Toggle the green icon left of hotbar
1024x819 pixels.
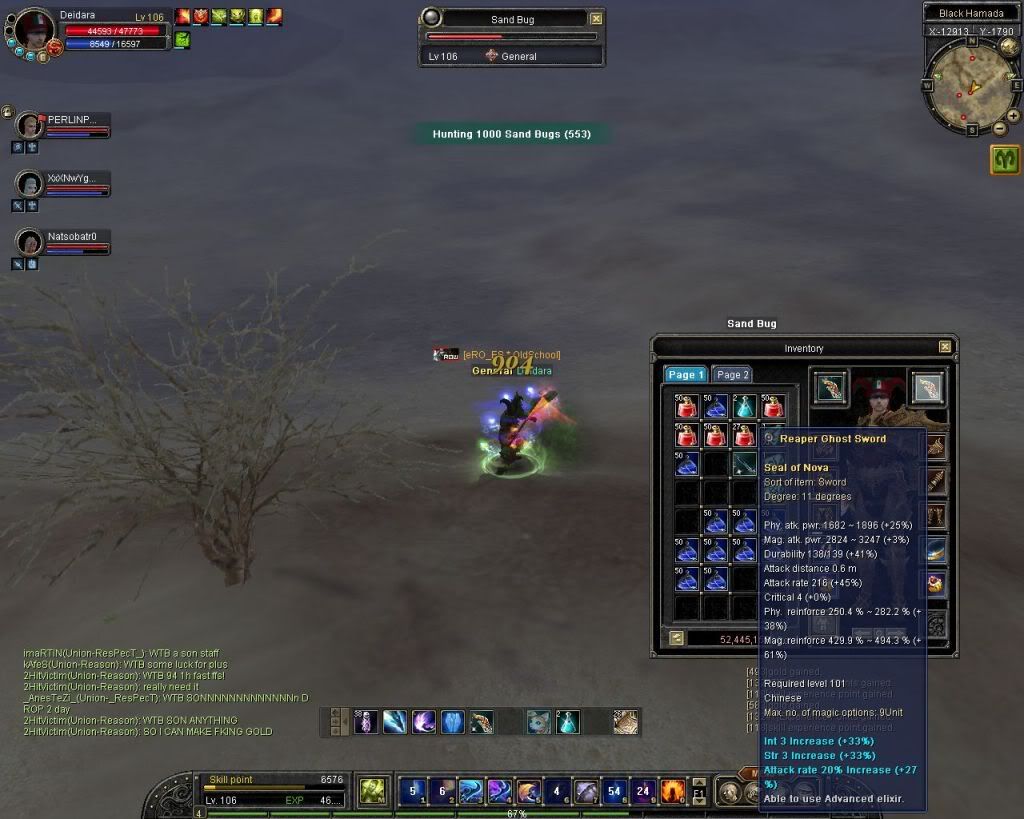click(372, 791)
